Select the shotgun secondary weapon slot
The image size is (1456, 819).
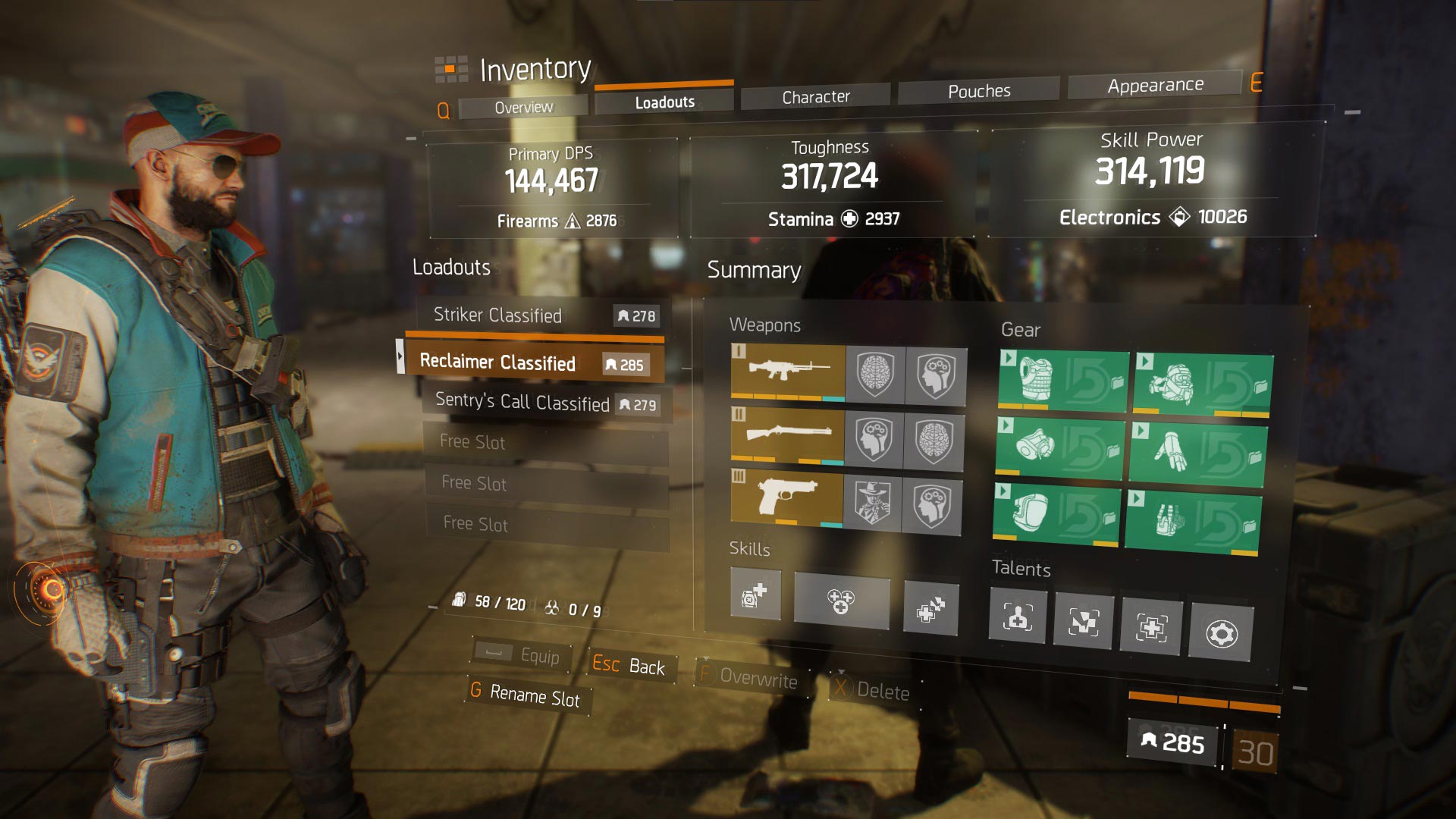(x=787, y=435)
